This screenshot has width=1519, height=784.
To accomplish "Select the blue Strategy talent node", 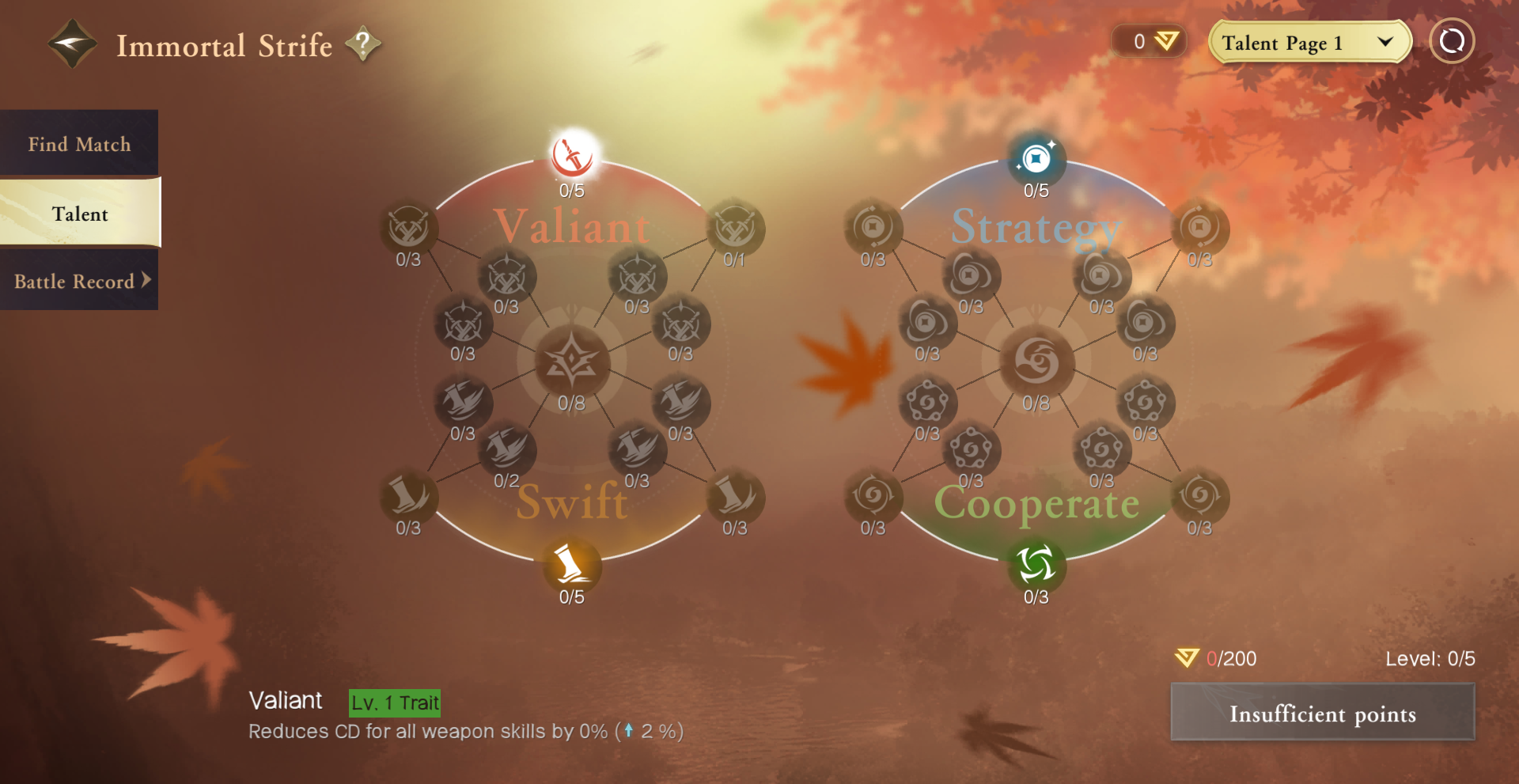I will (x=1036, y=159).
